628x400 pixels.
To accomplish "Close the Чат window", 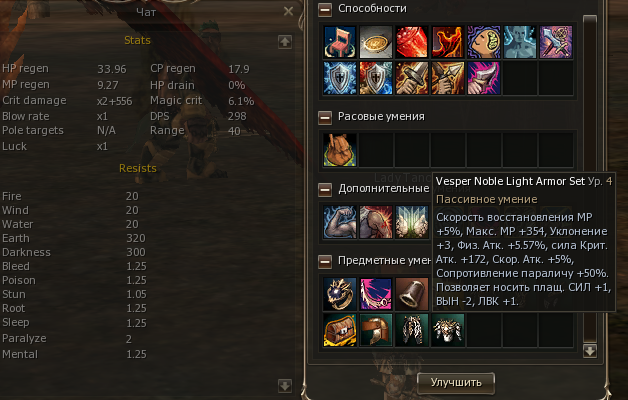I will click(x=288, y=11).
